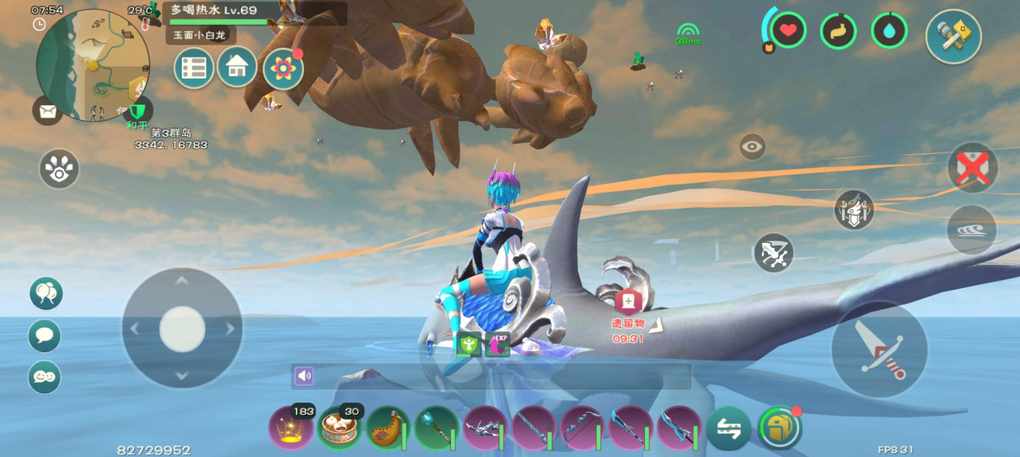Toggle the chat bar speaker icon
The width and height of the screenshot is (1020, 457).
304,376
